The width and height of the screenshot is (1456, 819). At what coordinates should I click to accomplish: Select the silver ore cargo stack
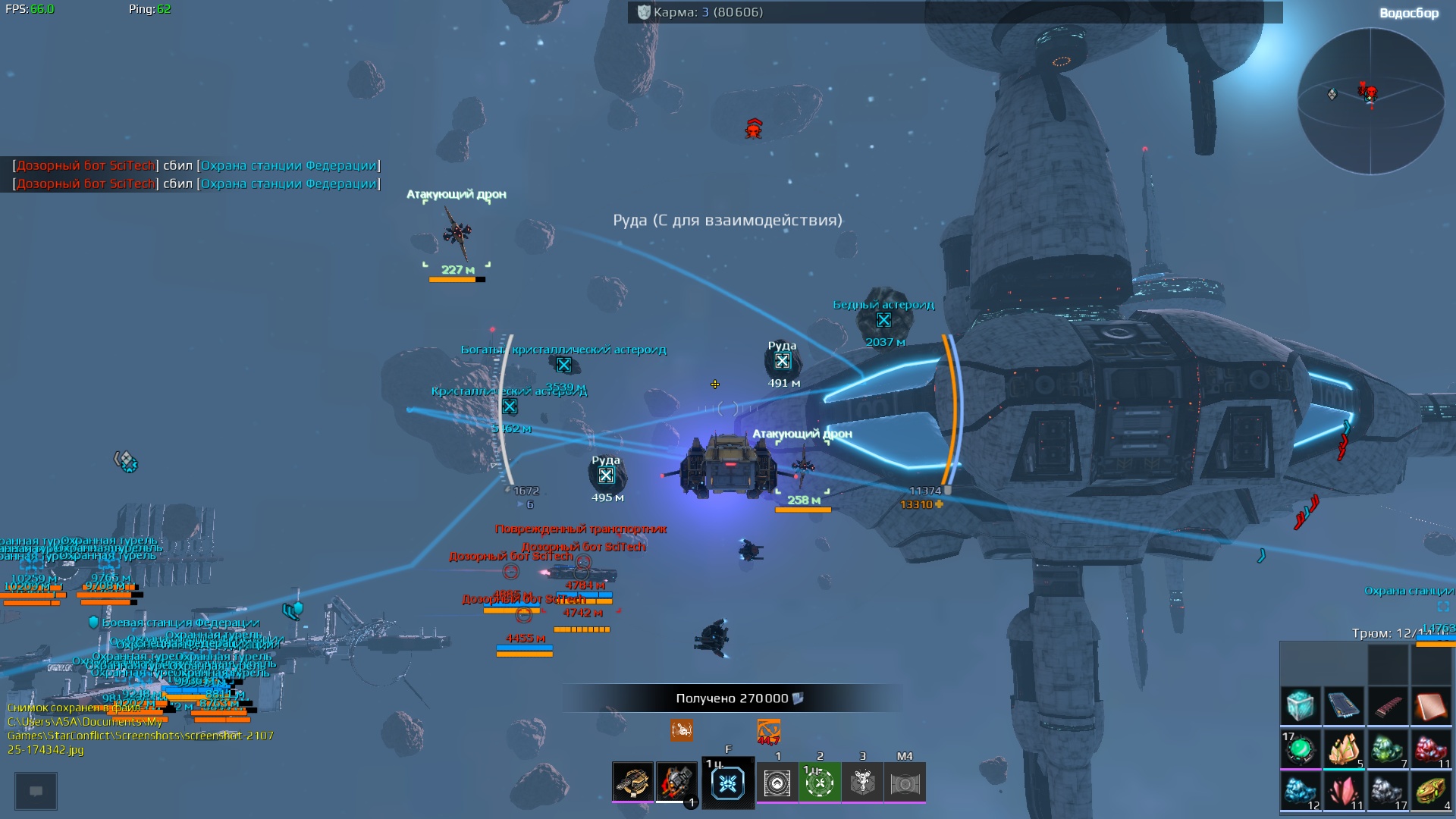tap(1388, 792)
